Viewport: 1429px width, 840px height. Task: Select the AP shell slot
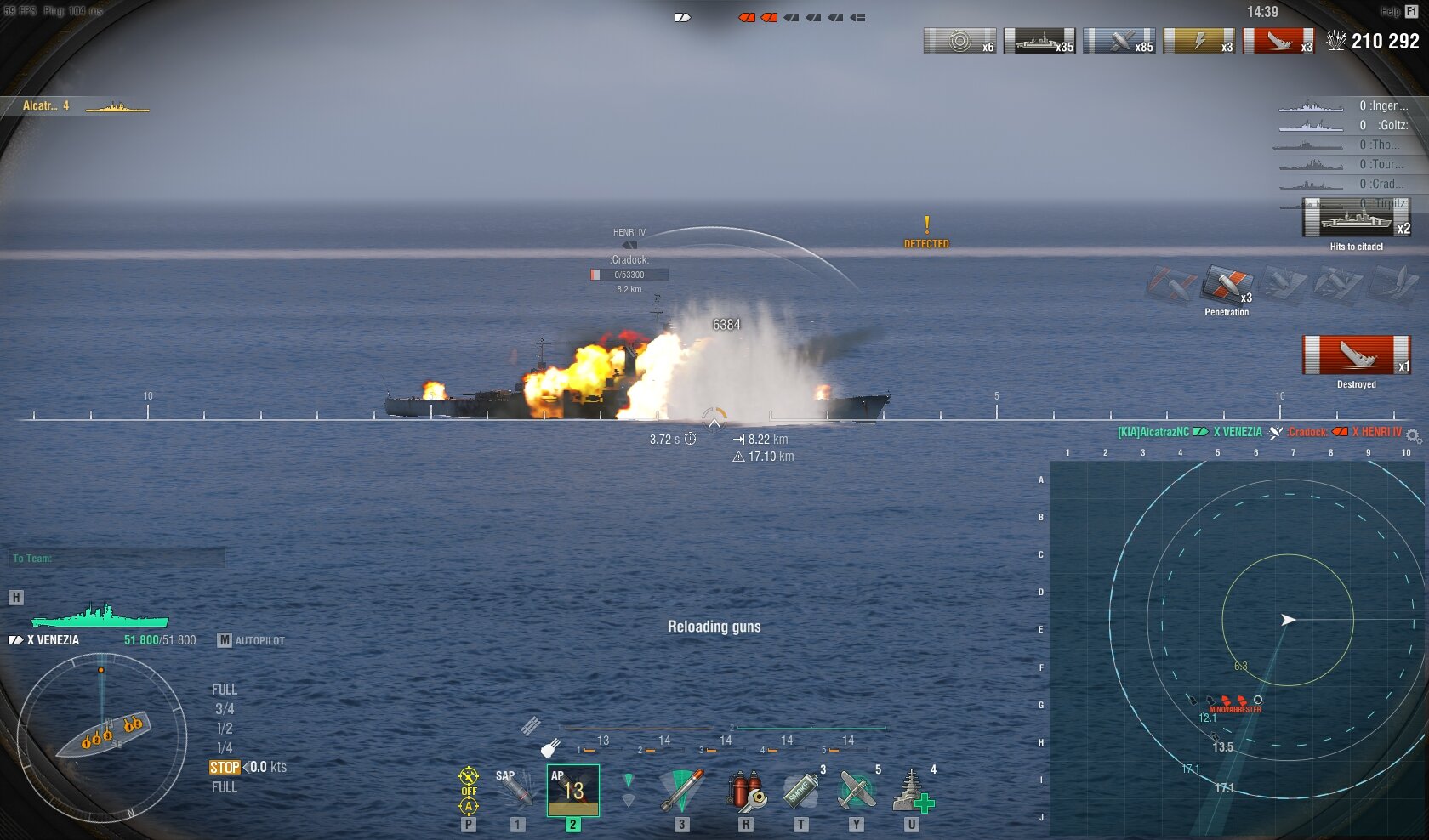tap(572, 791)
